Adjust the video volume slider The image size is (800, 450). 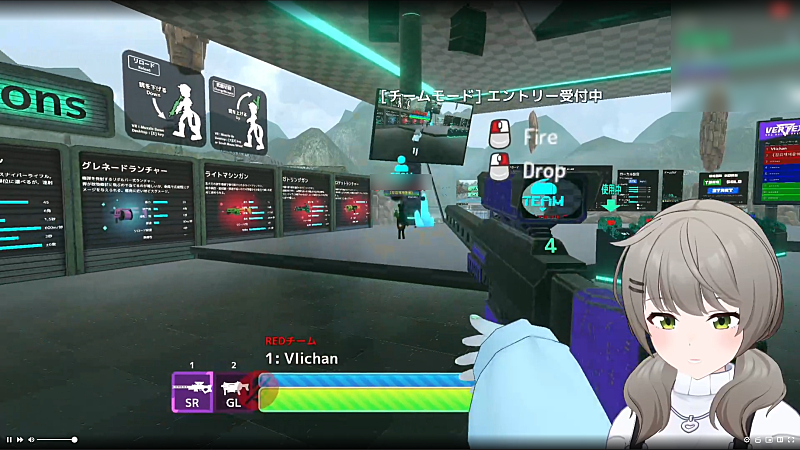click(57, 440)
